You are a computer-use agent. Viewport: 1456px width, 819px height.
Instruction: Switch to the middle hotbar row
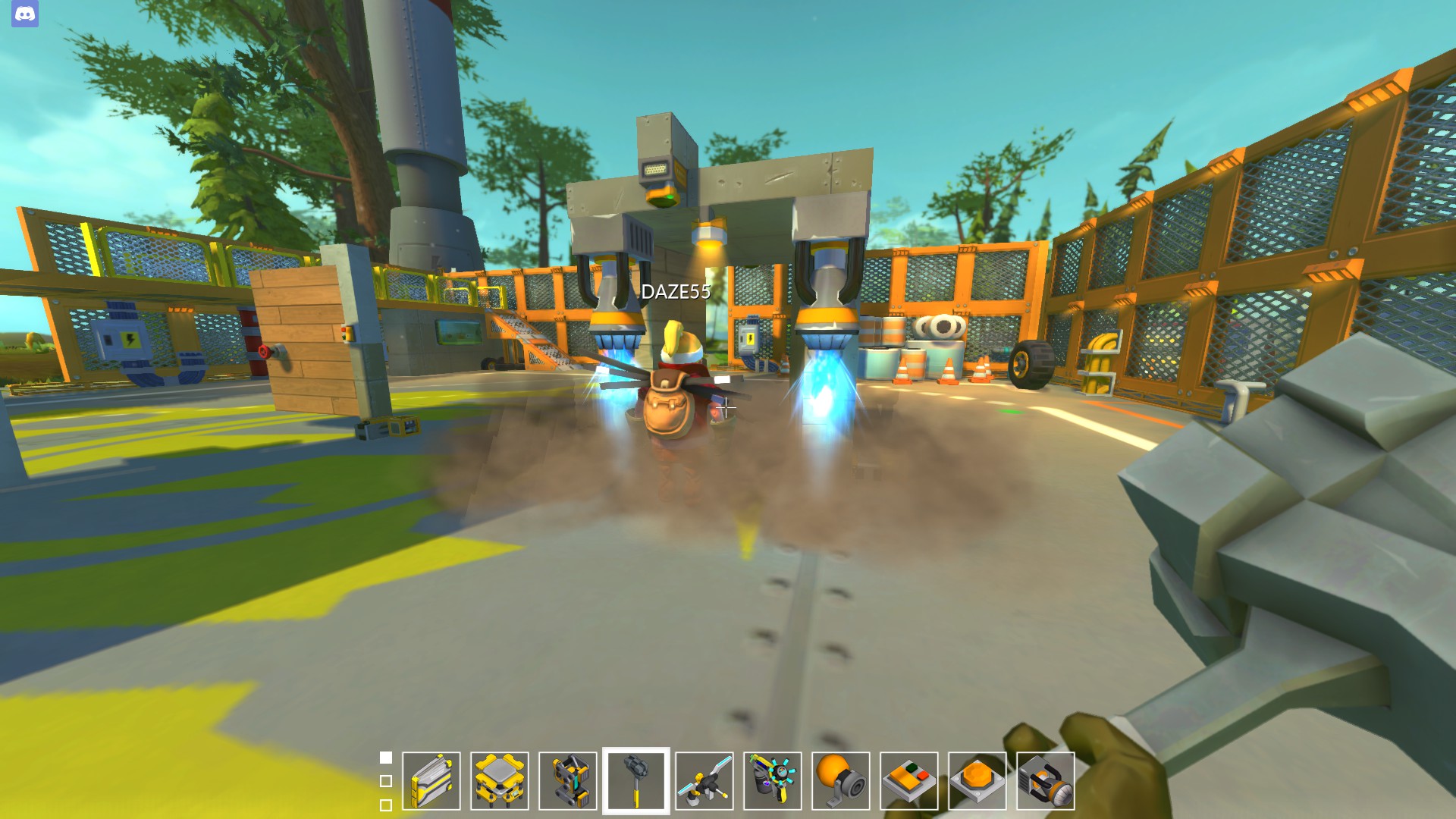click(387, 780)
